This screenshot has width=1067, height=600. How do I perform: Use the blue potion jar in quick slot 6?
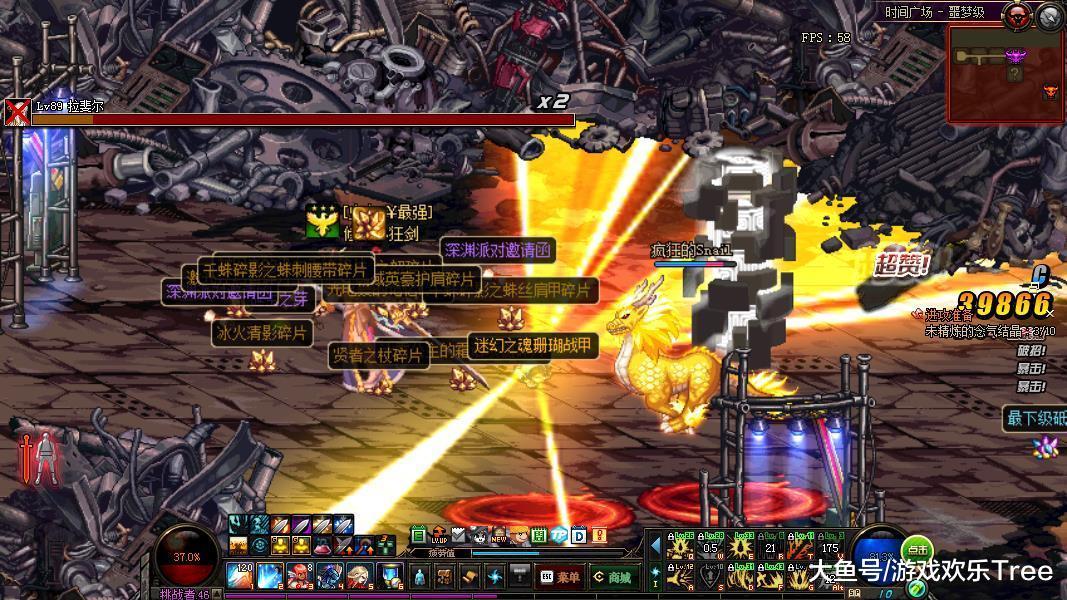click(389, 576)
